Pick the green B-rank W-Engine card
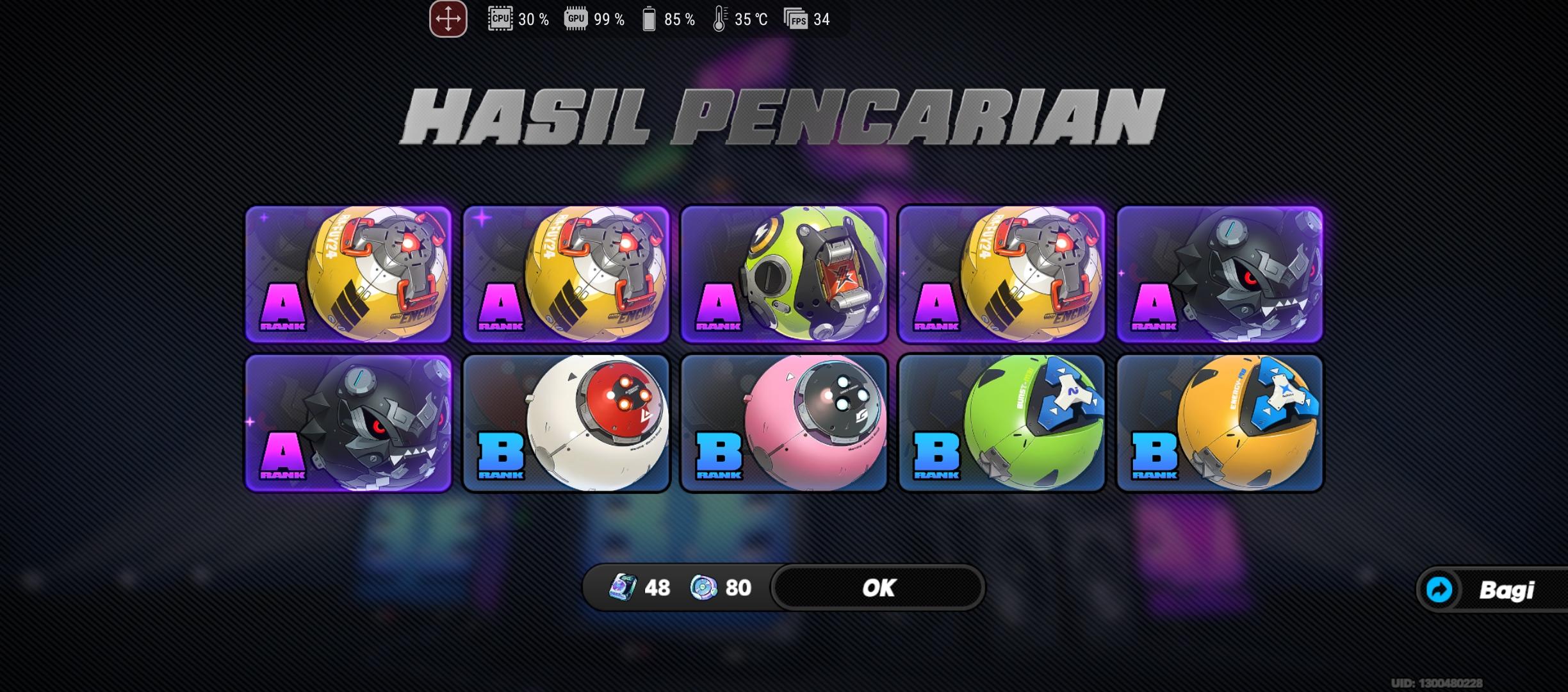Screen dimensions: 1568x692 click(x=1002, y=424)
